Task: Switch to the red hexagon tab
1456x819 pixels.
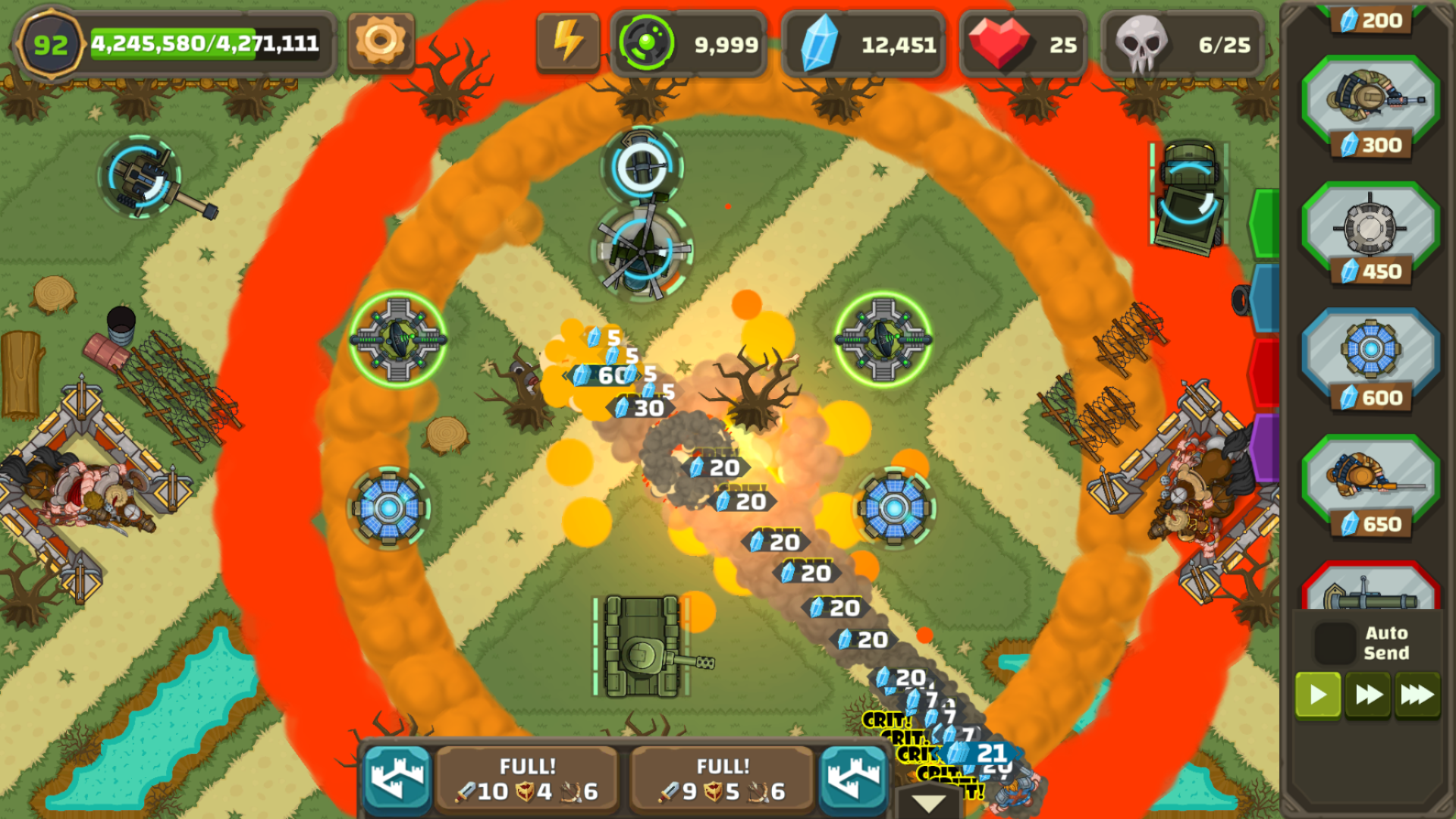Action: click(1265, 373)
